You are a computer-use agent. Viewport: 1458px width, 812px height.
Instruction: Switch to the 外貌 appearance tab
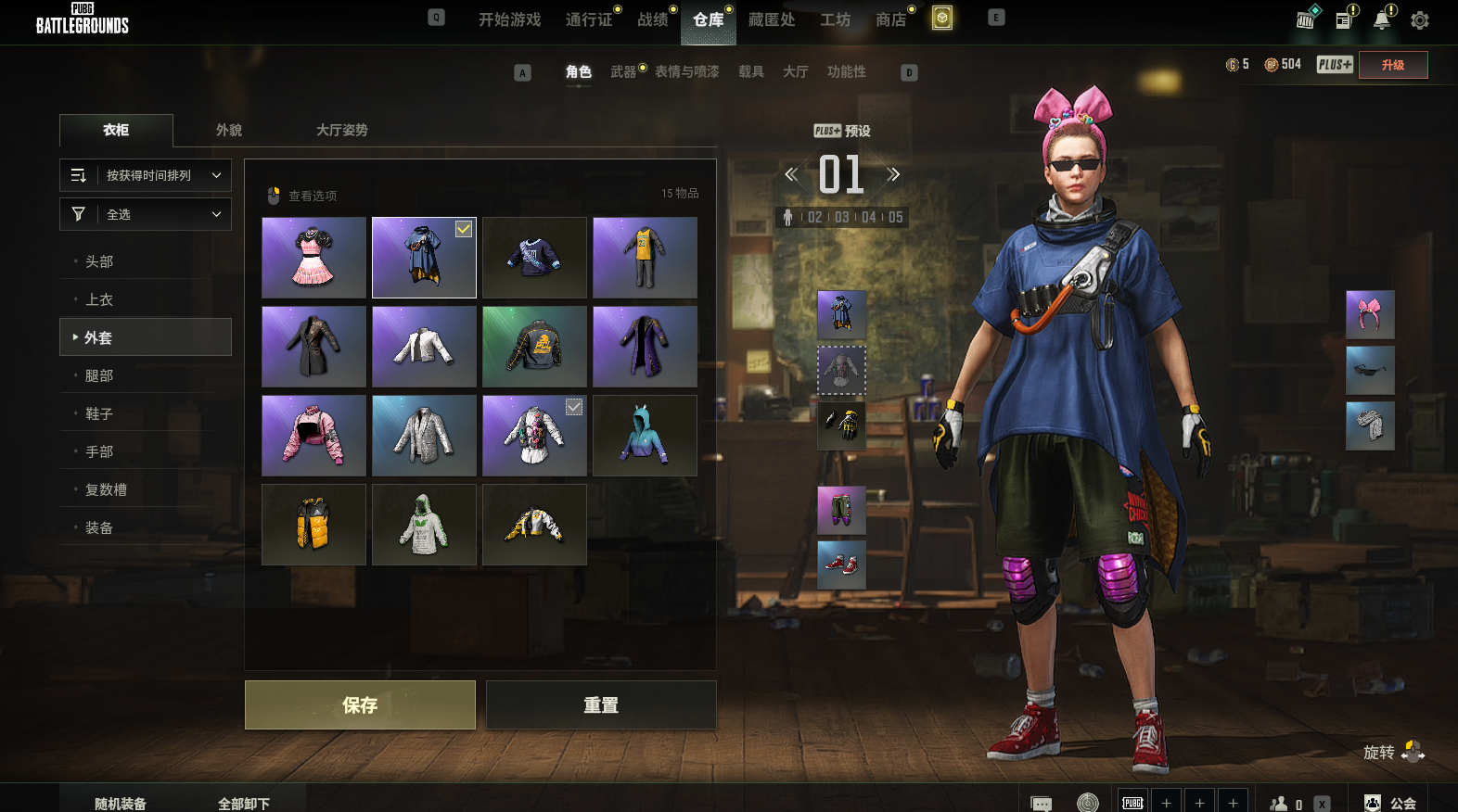pos(229,131)
